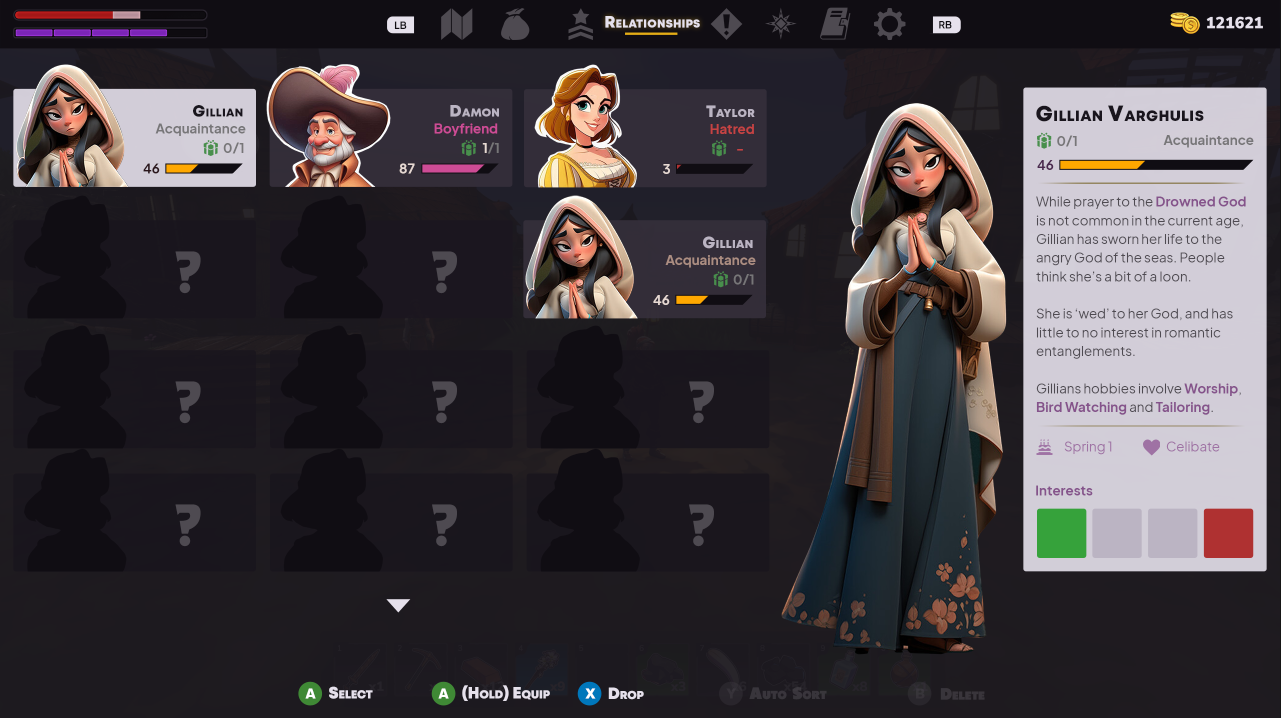Switch to the inventory bag tab
The image size is (1281, 718).
click(x=514, y=24)
